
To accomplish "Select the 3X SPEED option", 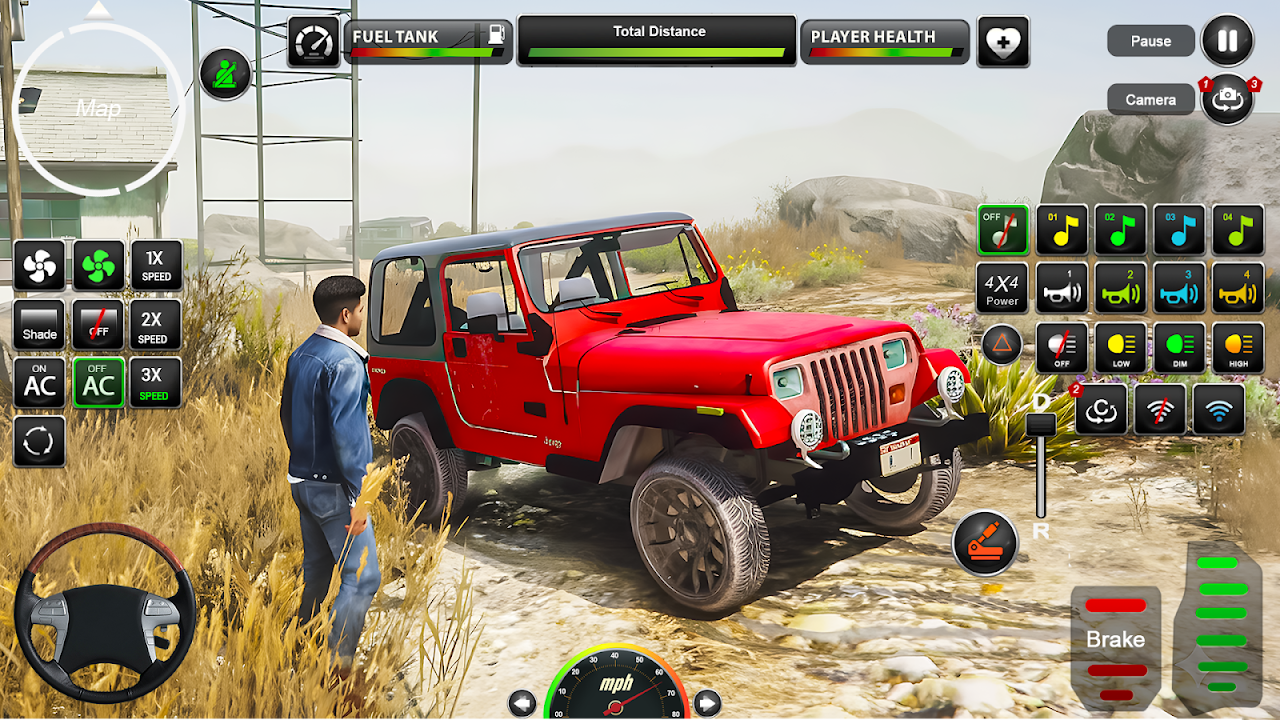I will point(156,383).
